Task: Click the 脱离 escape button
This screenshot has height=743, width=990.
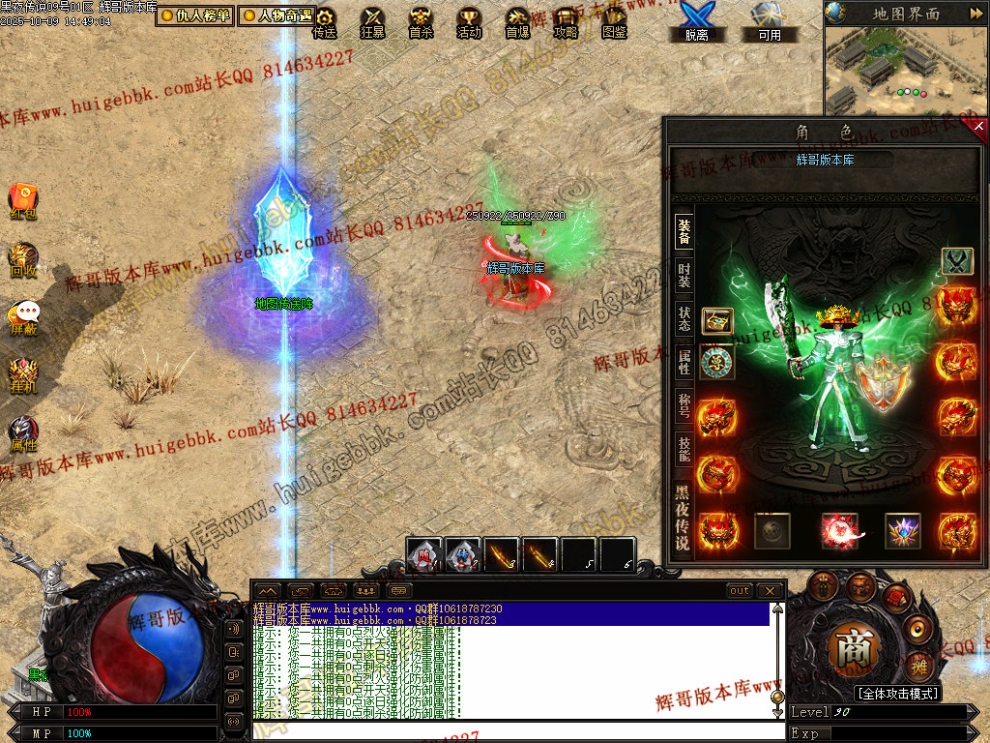Action: click(696, 22)
